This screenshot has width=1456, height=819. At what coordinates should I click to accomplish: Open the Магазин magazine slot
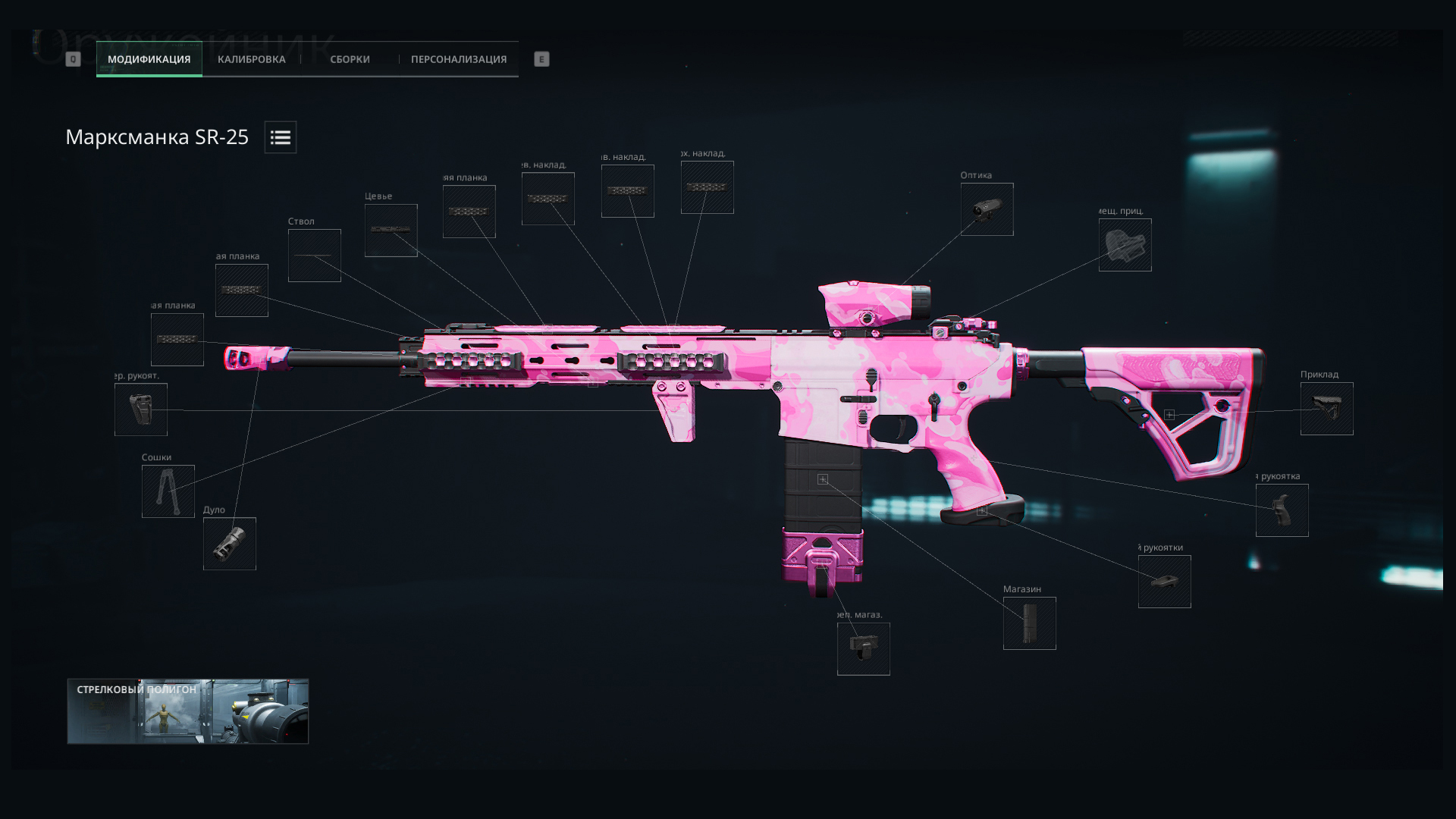(x=1029, y=623)
